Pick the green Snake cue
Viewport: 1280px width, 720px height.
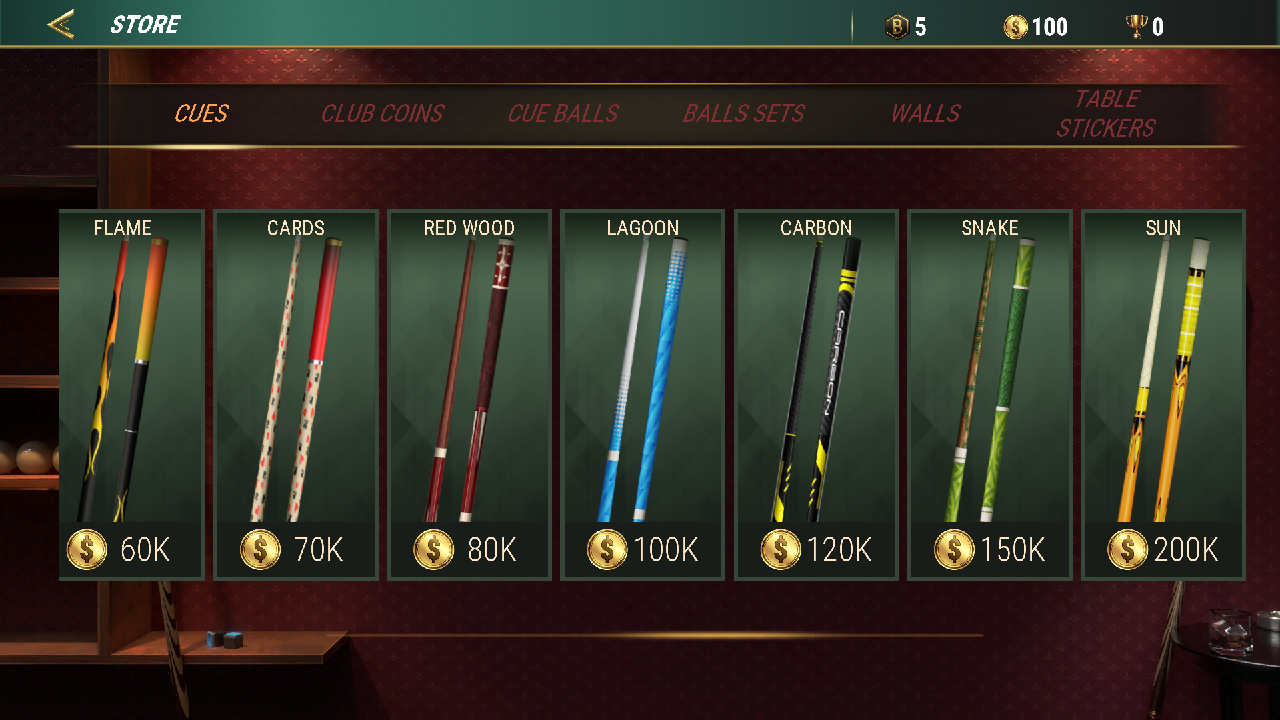[x=990, y=394]
